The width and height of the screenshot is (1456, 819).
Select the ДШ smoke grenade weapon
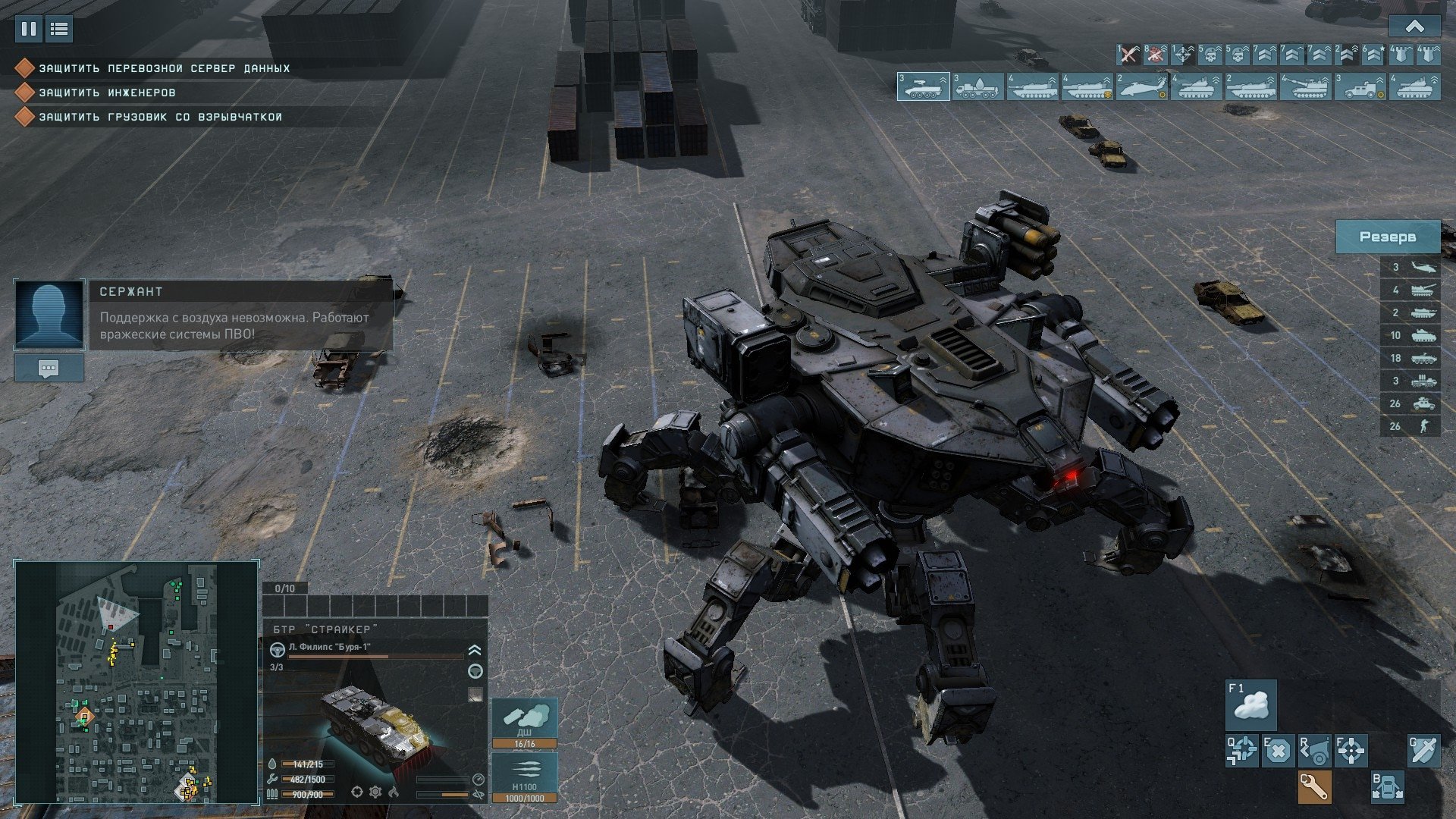[525, 723]
